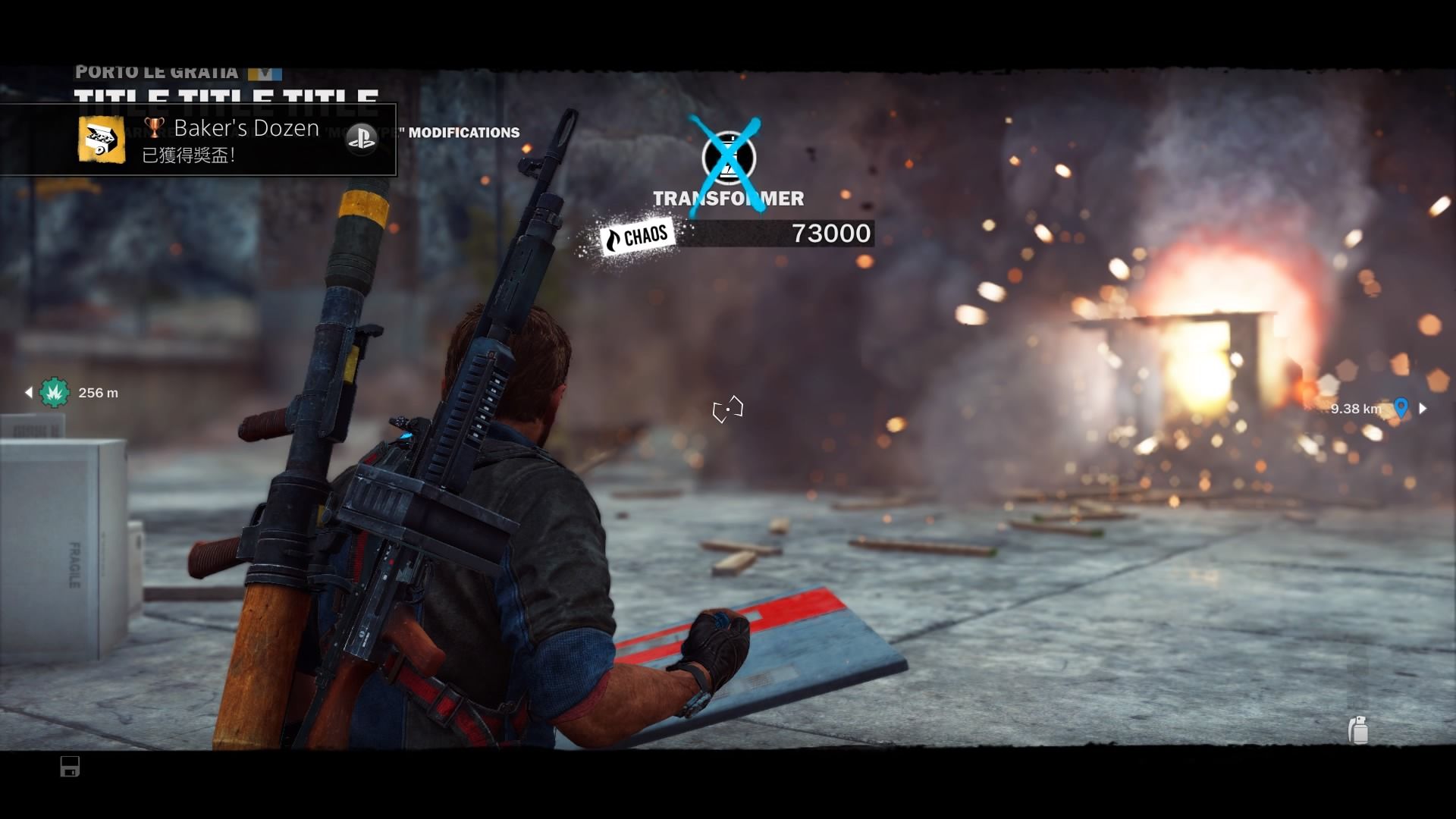Viewport: 1456px width, 819px height.
Task: Click the blue waypoint pin marker
Action: 1401,407
